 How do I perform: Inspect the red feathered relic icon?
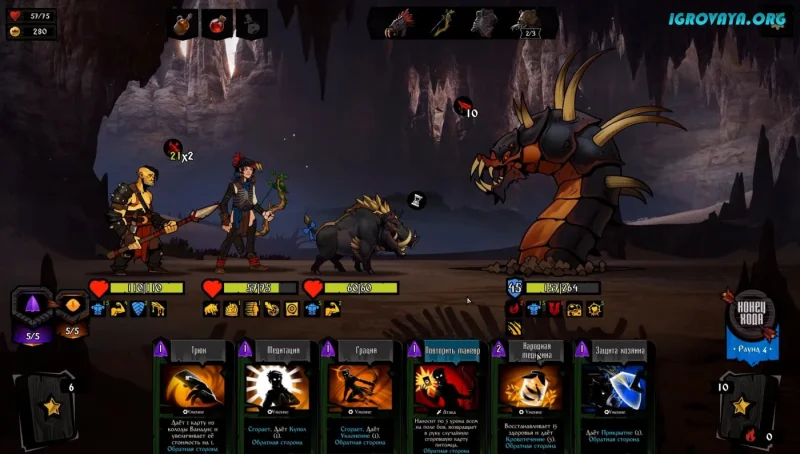pos(402,22)
